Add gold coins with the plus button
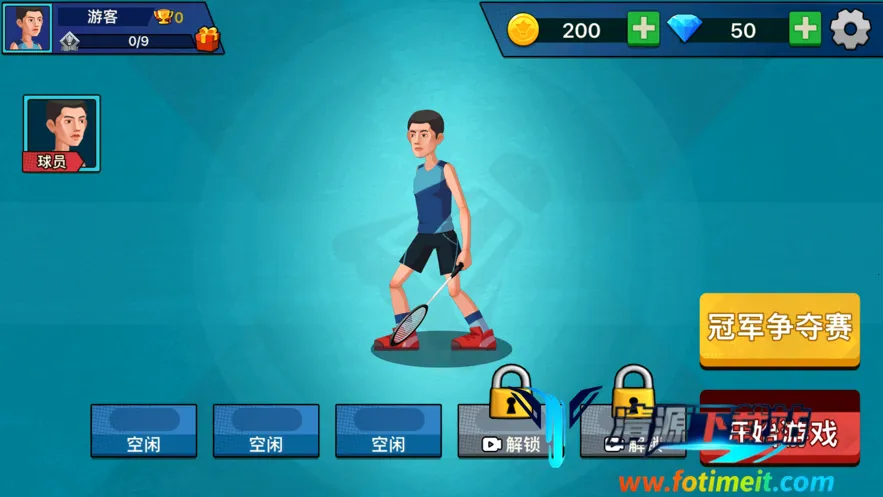The height and width of the screenshot is (497, 883). pos(643,30)
